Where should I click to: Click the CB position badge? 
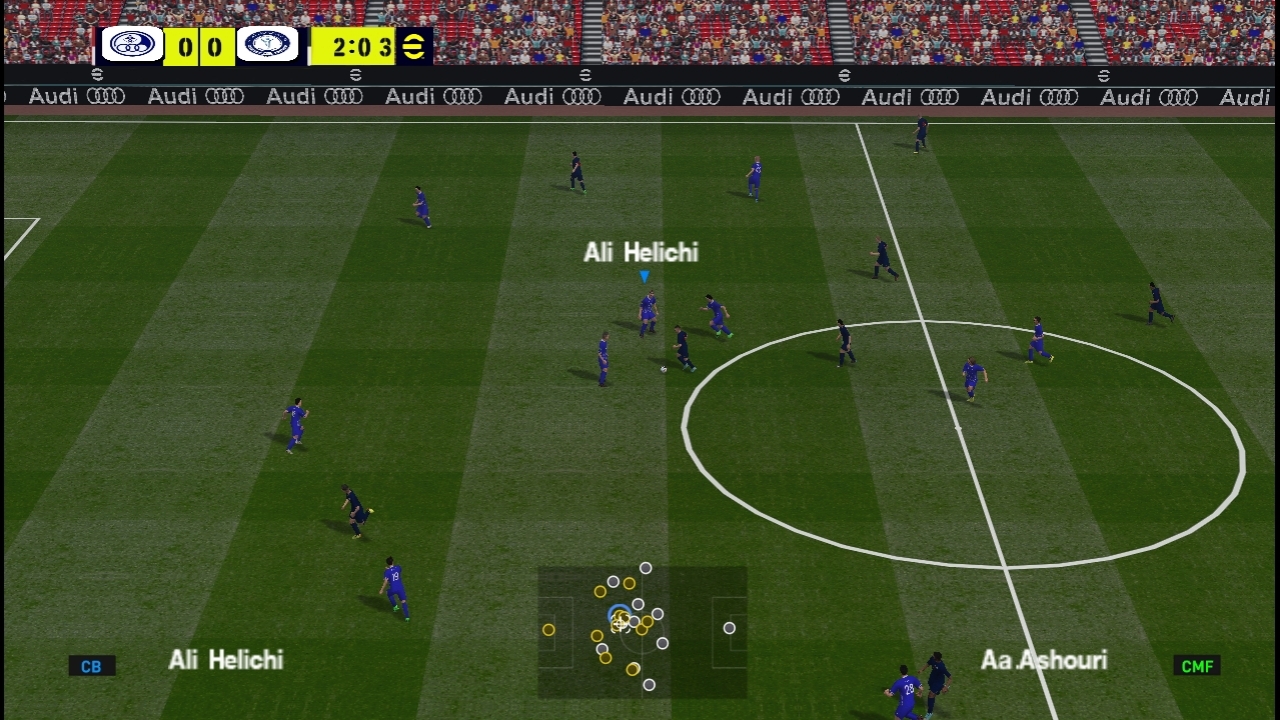(91, 666)
